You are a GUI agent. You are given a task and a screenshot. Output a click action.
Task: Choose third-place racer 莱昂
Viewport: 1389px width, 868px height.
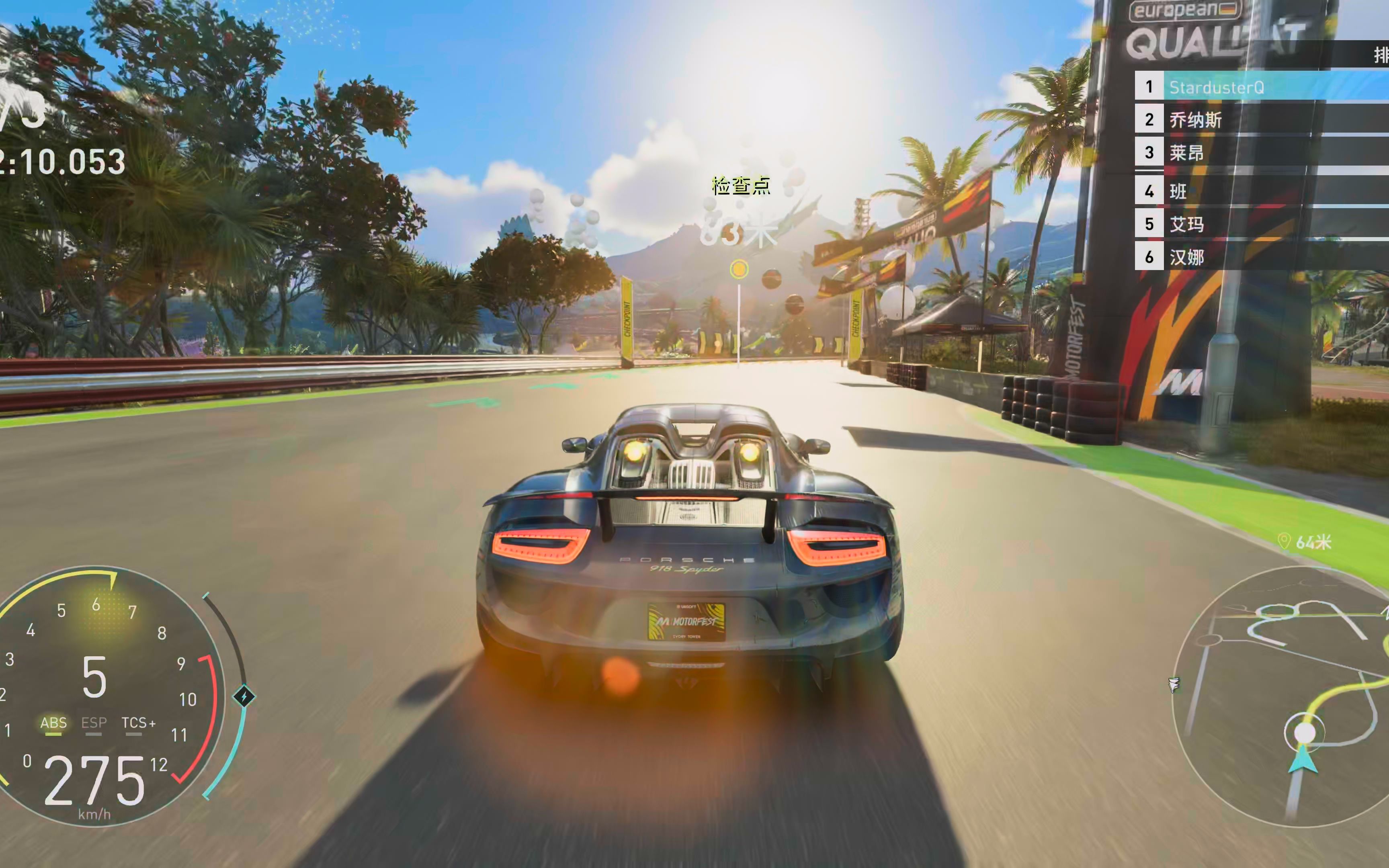[x=1186, y=153]
